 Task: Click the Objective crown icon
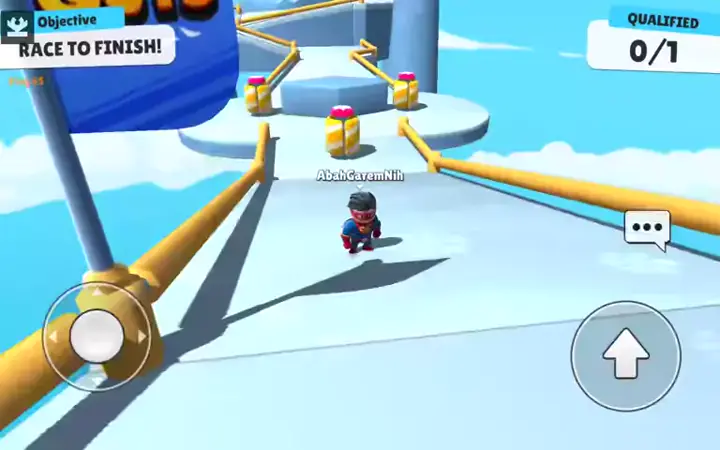[x=17, y=24]
